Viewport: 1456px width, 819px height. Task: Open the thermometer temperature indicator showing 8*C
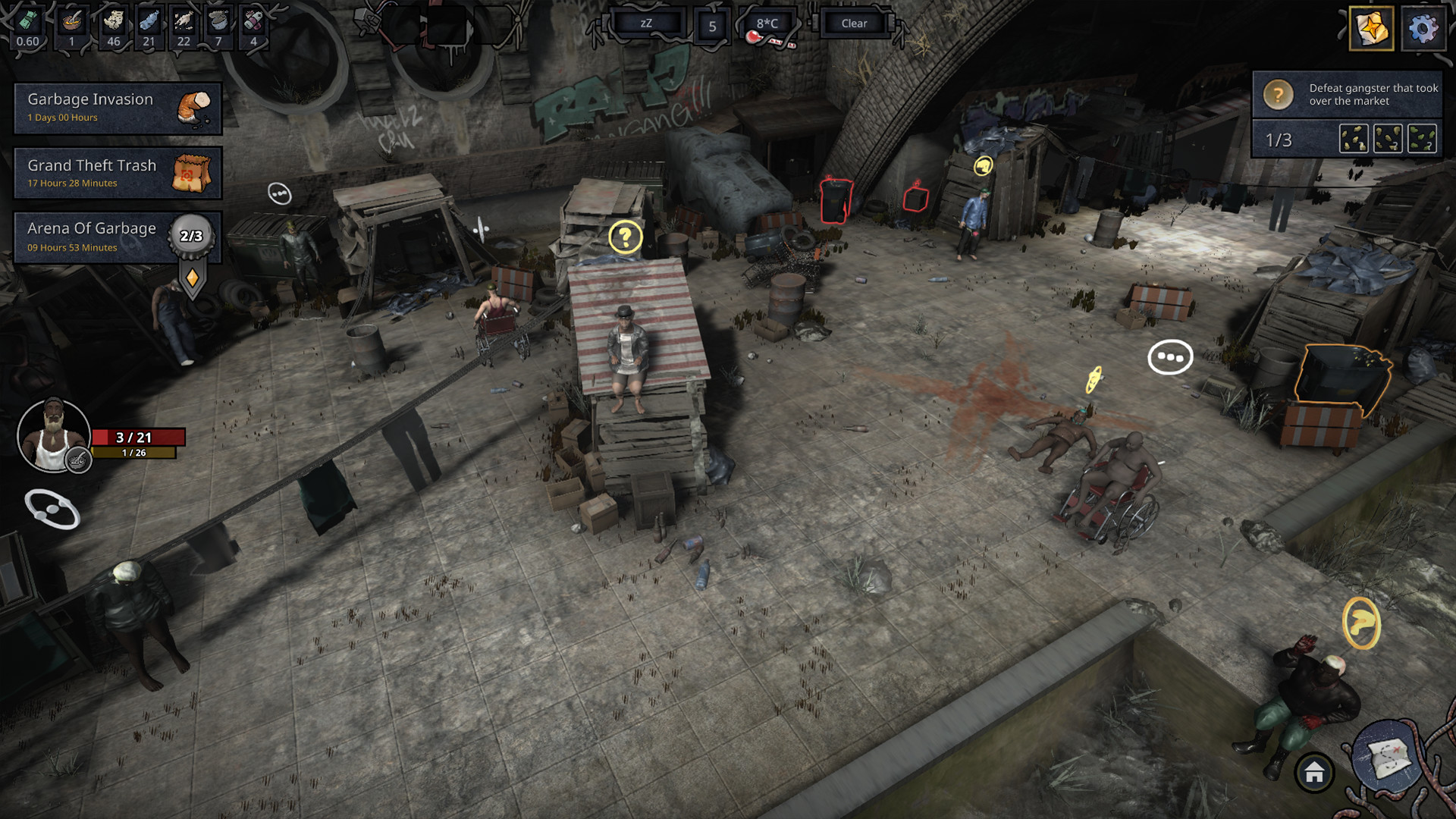pos(767,23)
